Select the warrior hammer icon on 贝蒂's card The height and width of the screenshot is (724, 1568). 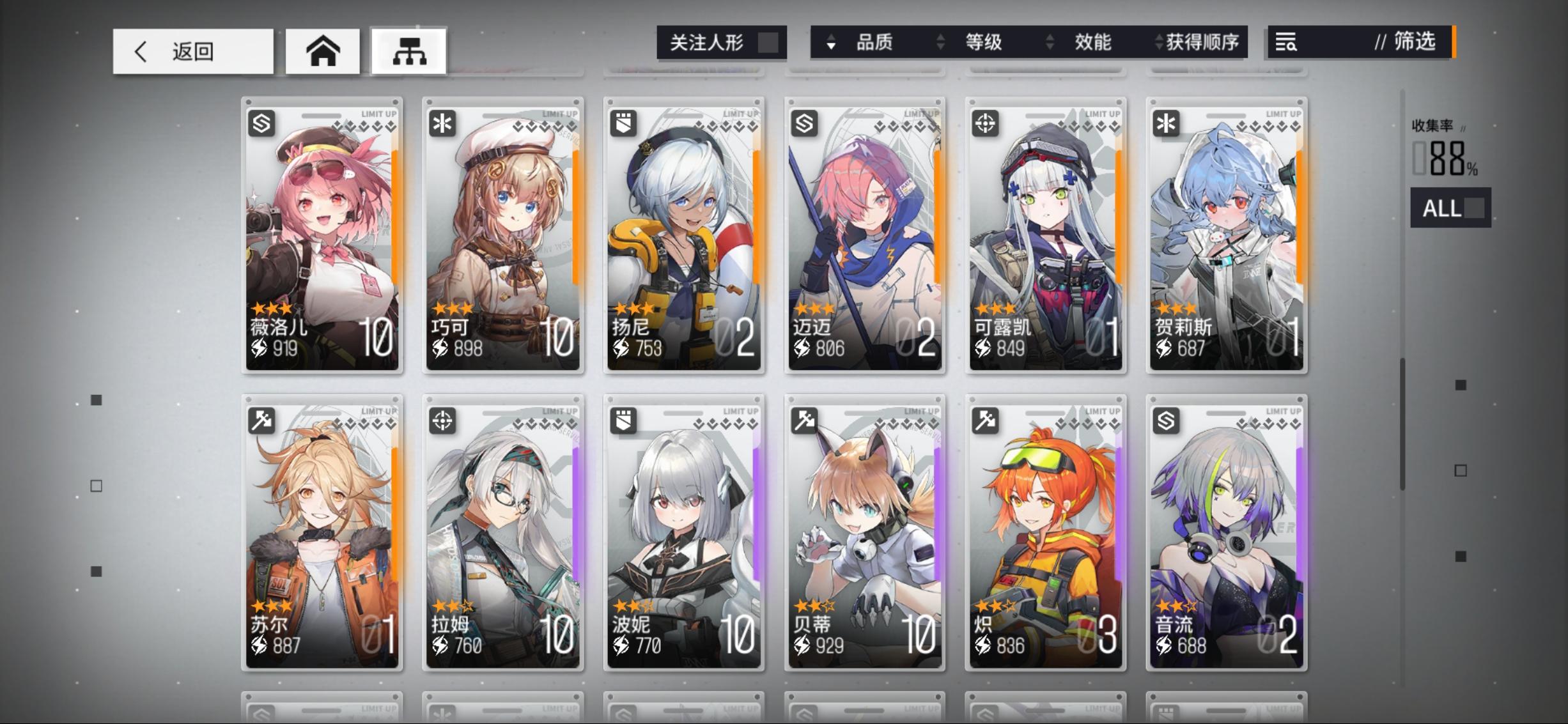pos(804,421)
